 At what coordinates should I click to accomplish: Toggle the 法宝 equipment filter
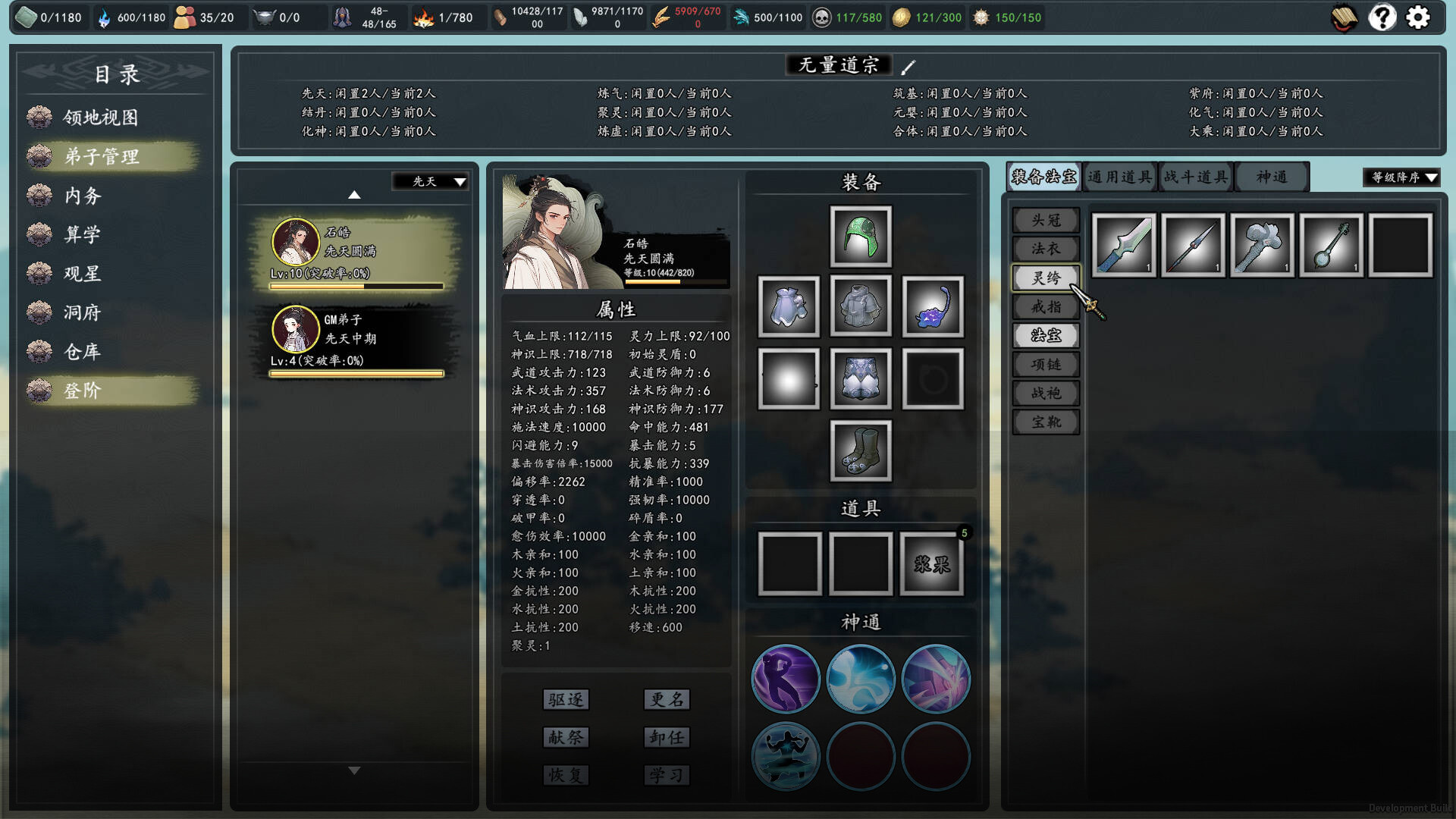1046,335
